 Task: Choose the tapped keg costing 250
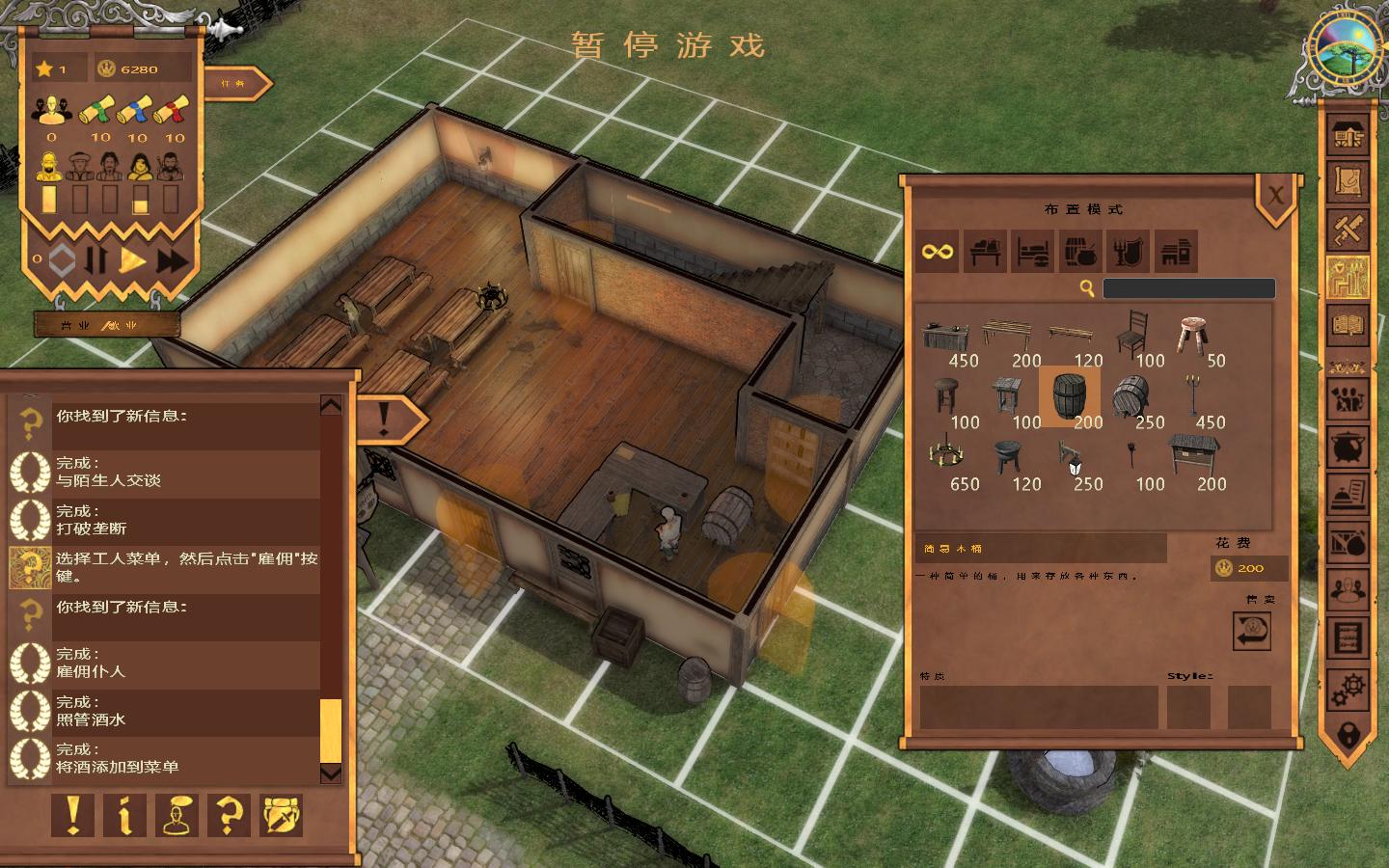(1130, 396)
